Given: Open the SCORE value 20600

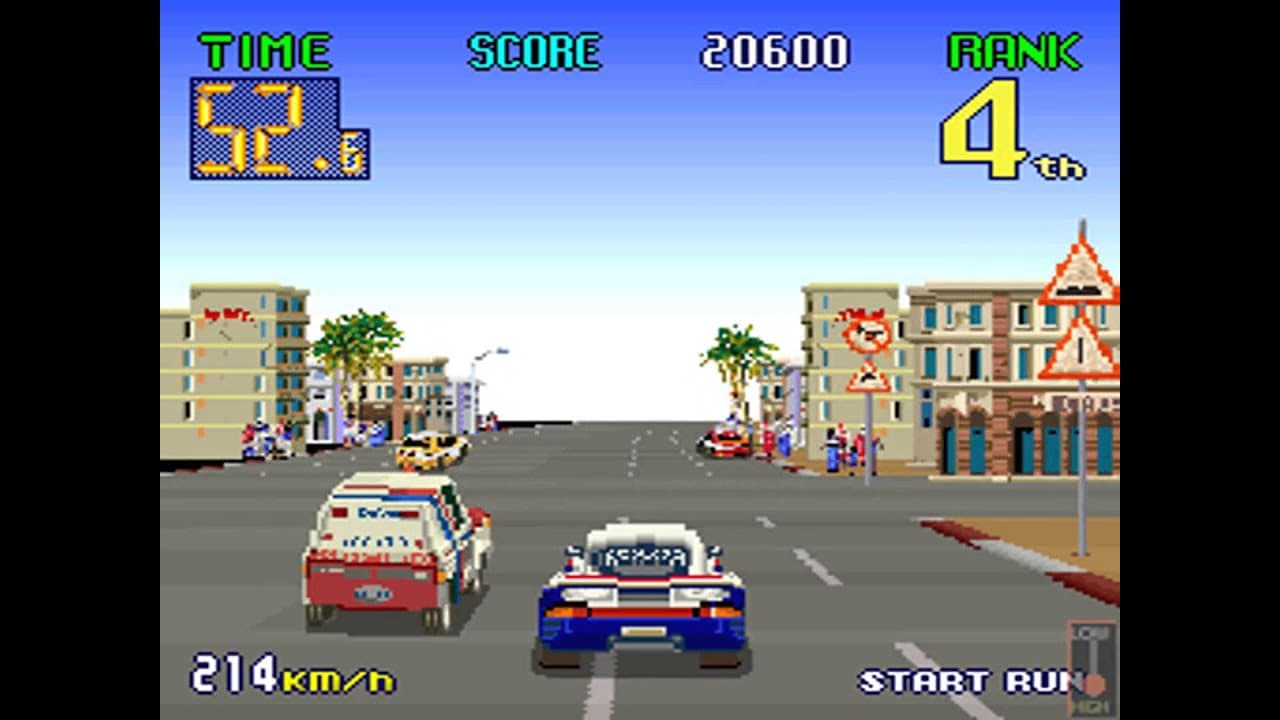Looking at the screenshot, I should pos(775,52).
